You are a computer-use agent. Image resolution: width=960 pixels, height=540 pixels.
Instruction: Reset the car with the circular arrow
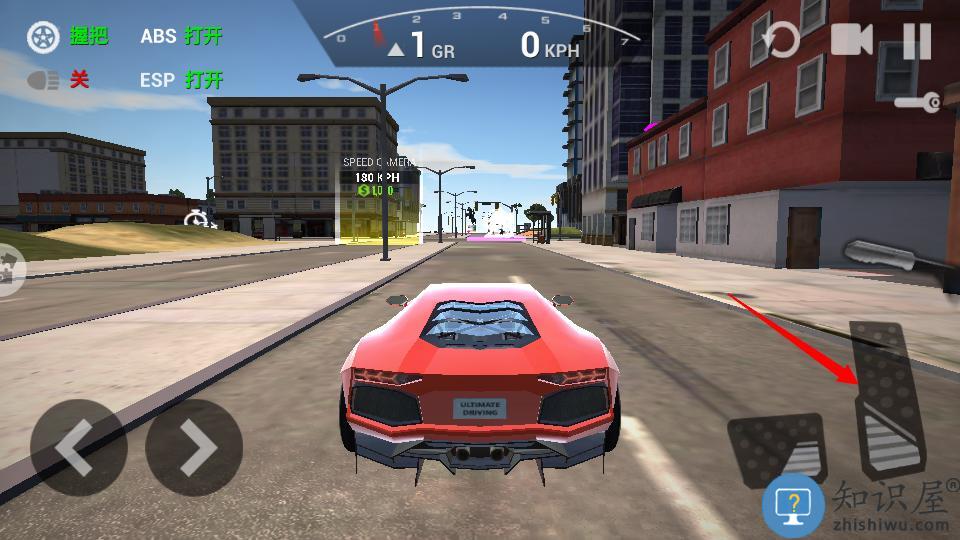tap(780, 41)
